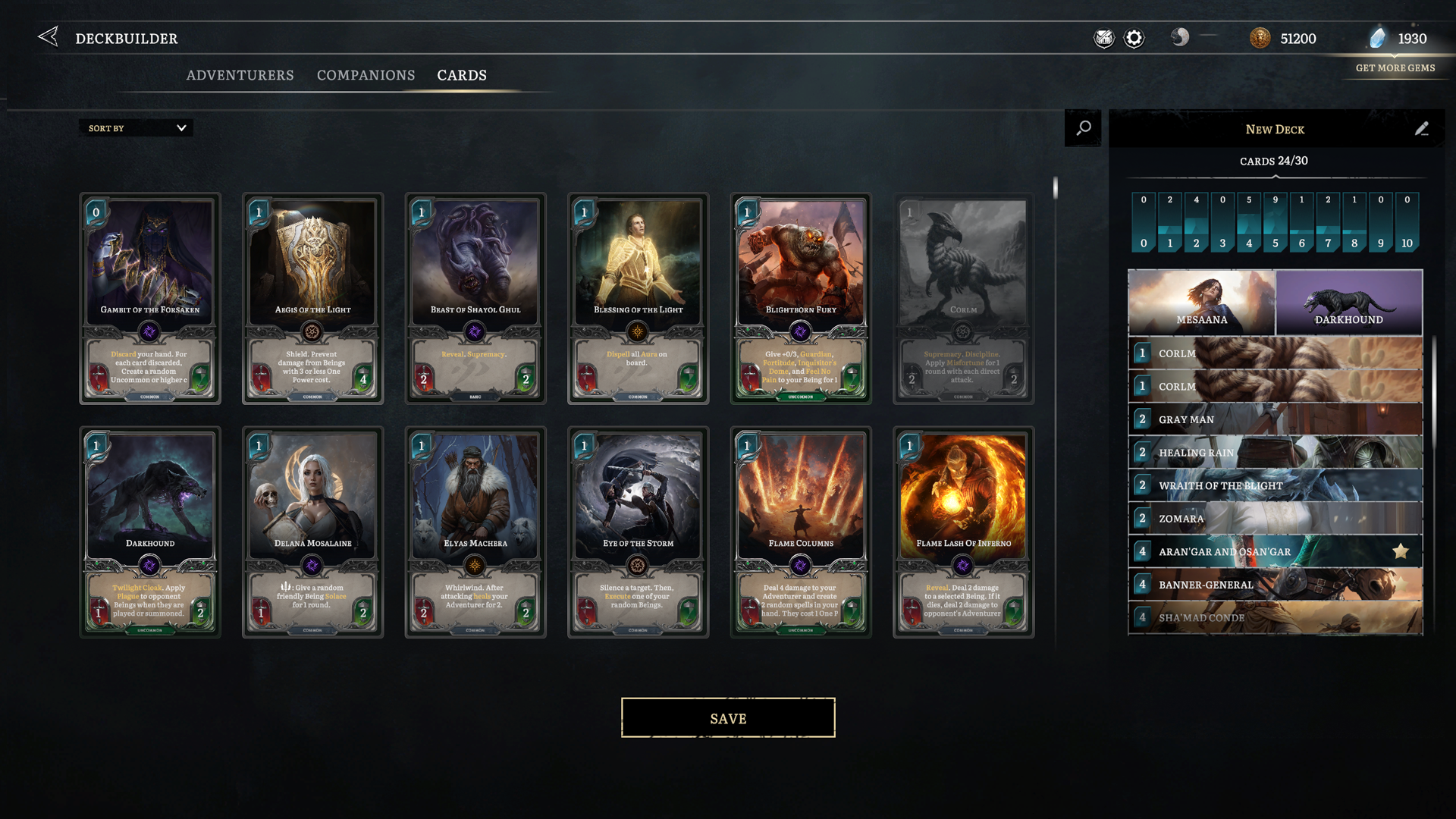Select the Mesaana adventurer portrait

[1200, 303]
